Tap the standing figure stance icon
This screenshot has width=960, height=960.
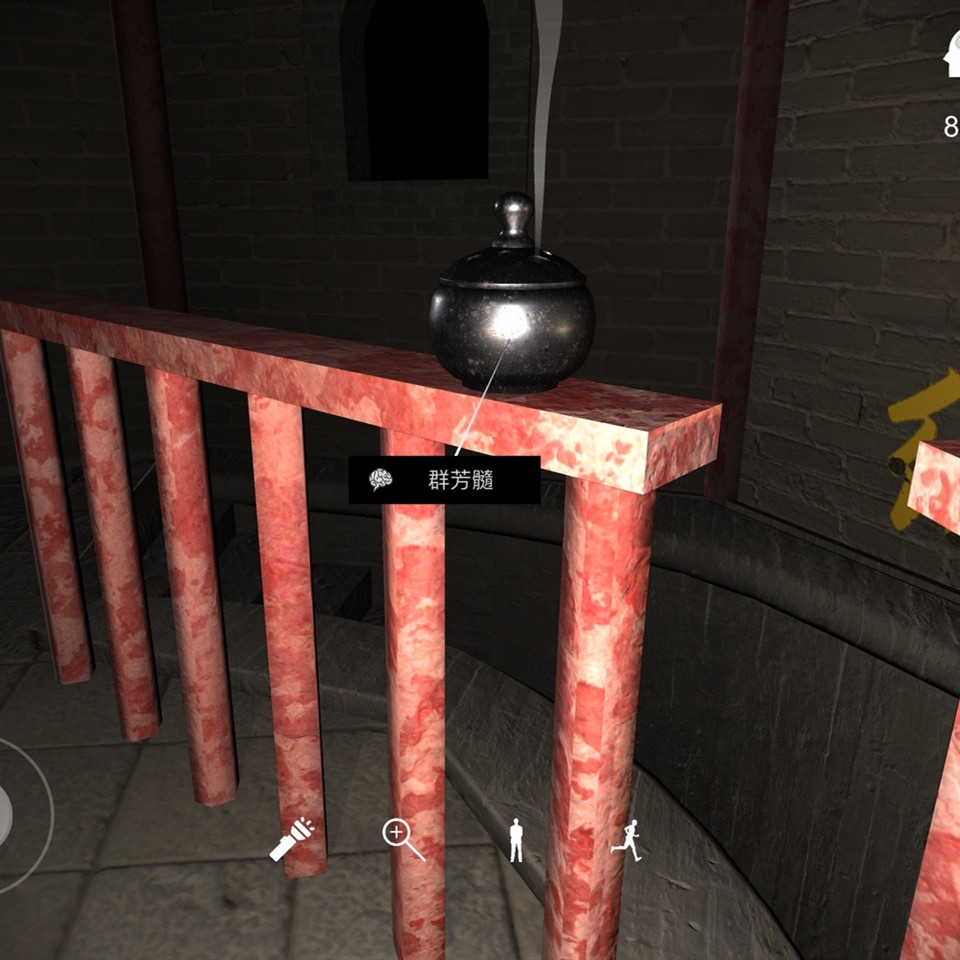point(516,840)
